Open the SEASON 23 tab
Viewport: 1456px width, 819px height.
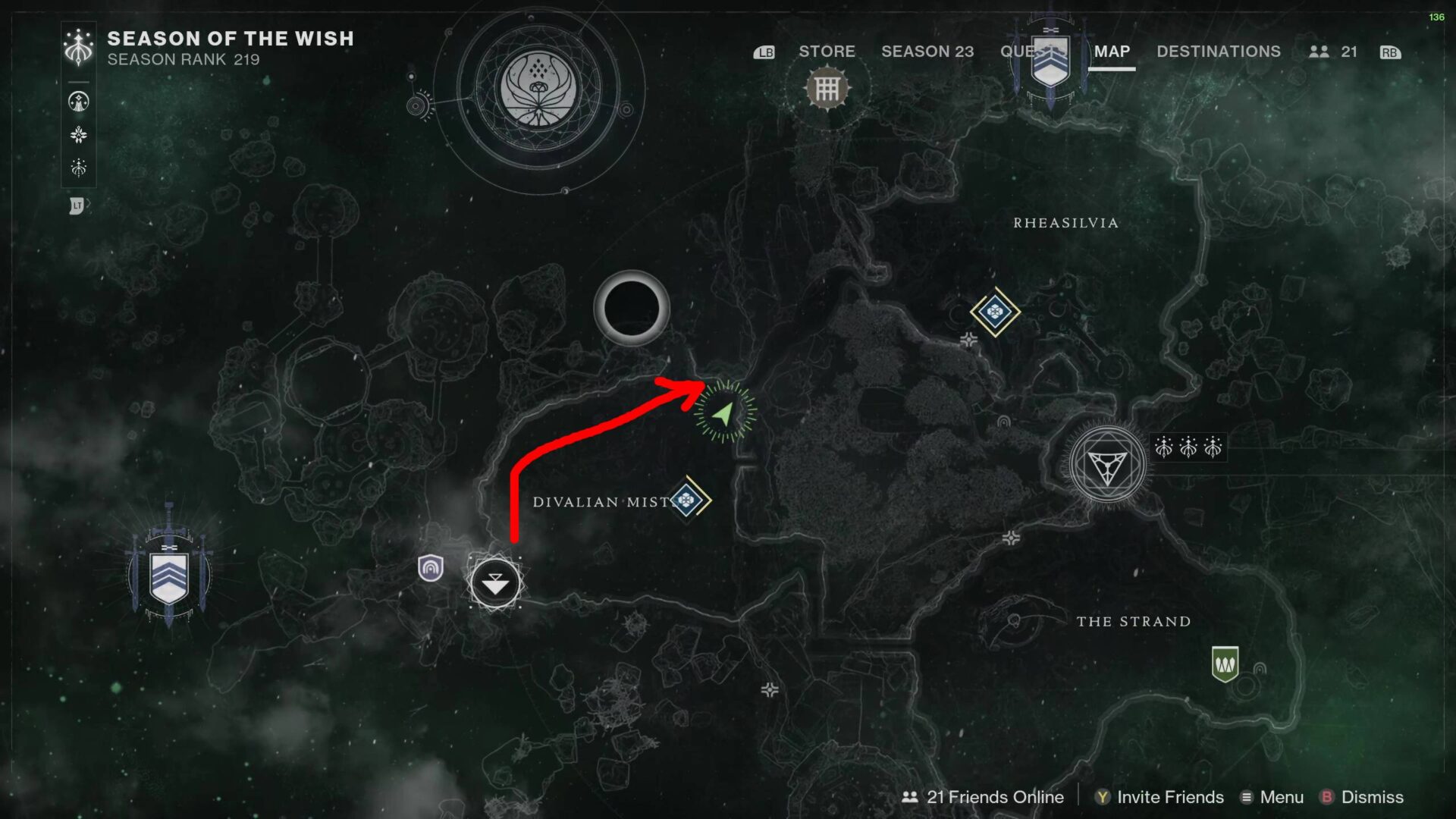point(928,52)
